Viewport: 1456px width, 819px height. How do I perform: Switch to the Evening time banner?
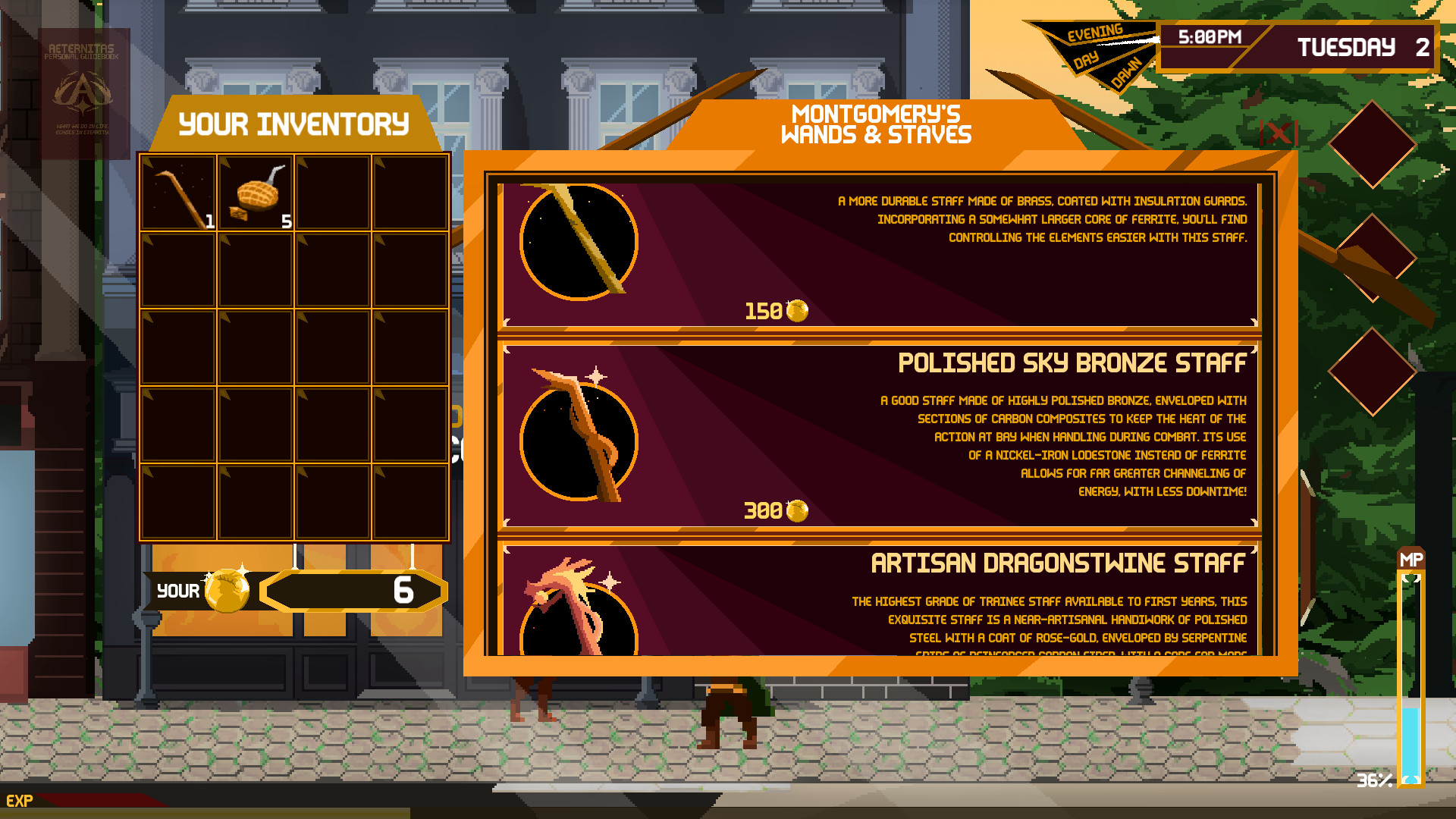[x=1094, y=34]
